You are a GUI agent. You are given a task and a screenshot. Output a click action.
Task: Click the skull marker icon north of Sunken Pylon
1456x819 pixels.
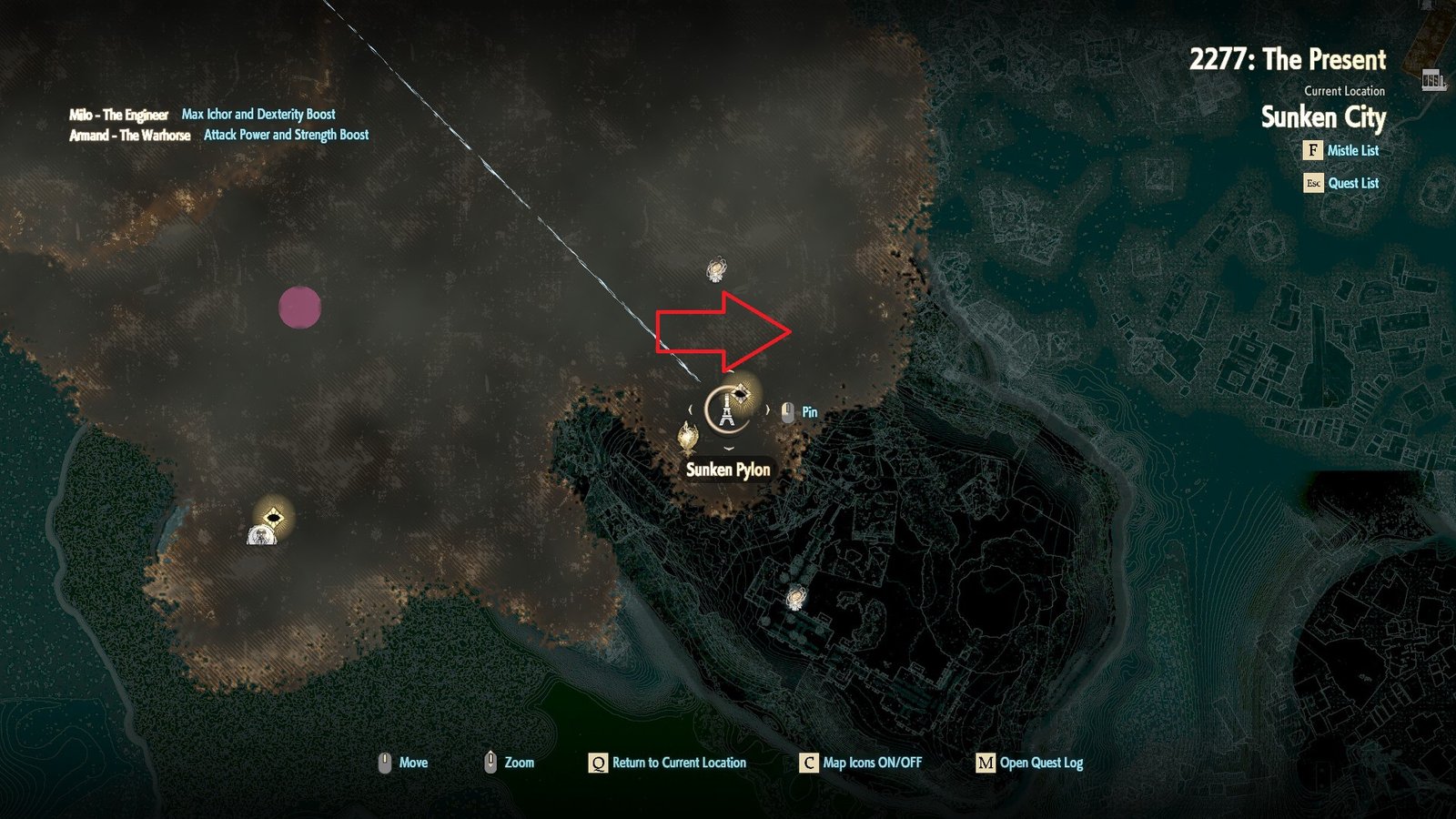tap(714, 268)
